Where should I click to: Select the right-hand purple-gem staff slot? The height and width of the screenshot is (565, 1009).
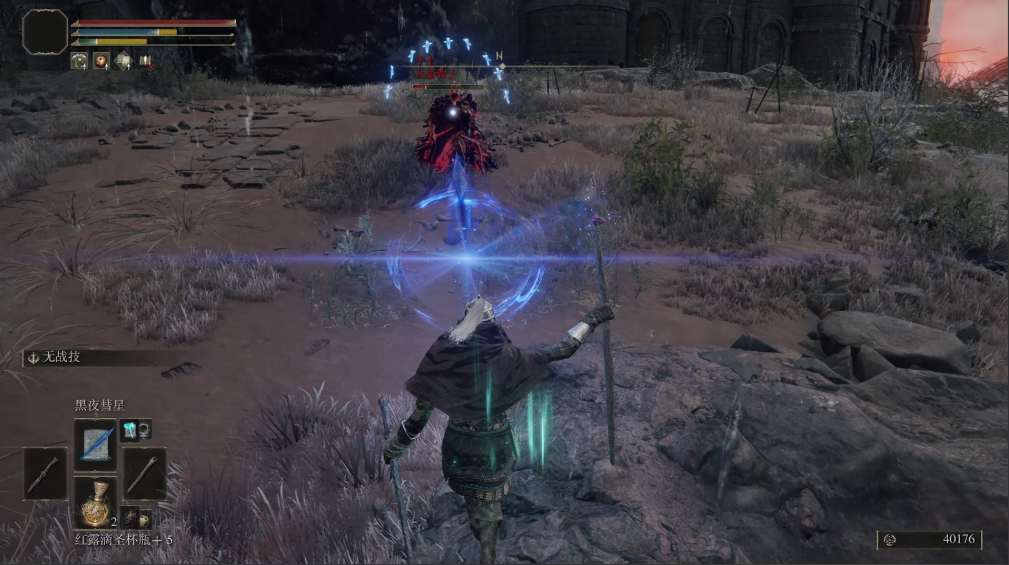(x=145, y=473)
